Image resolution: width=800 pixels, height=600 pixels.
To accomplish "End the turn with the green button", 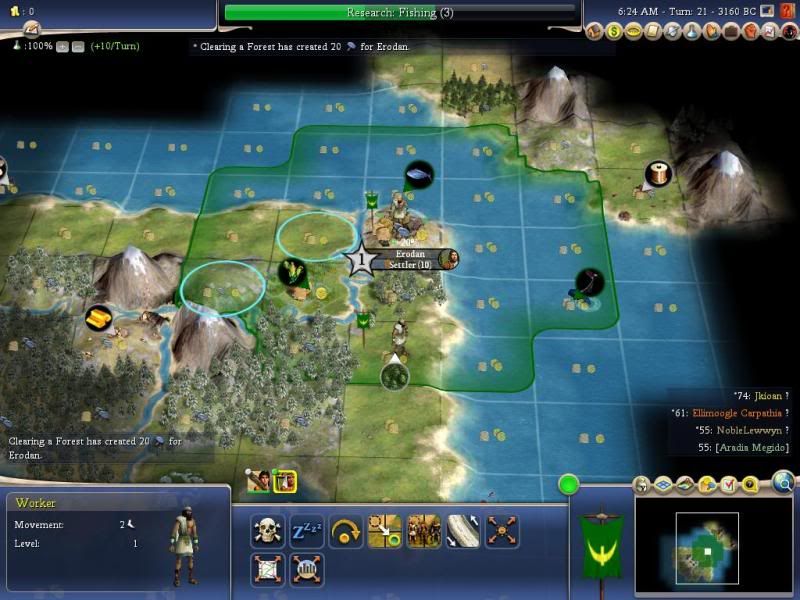I will click(x=569, y=486).
